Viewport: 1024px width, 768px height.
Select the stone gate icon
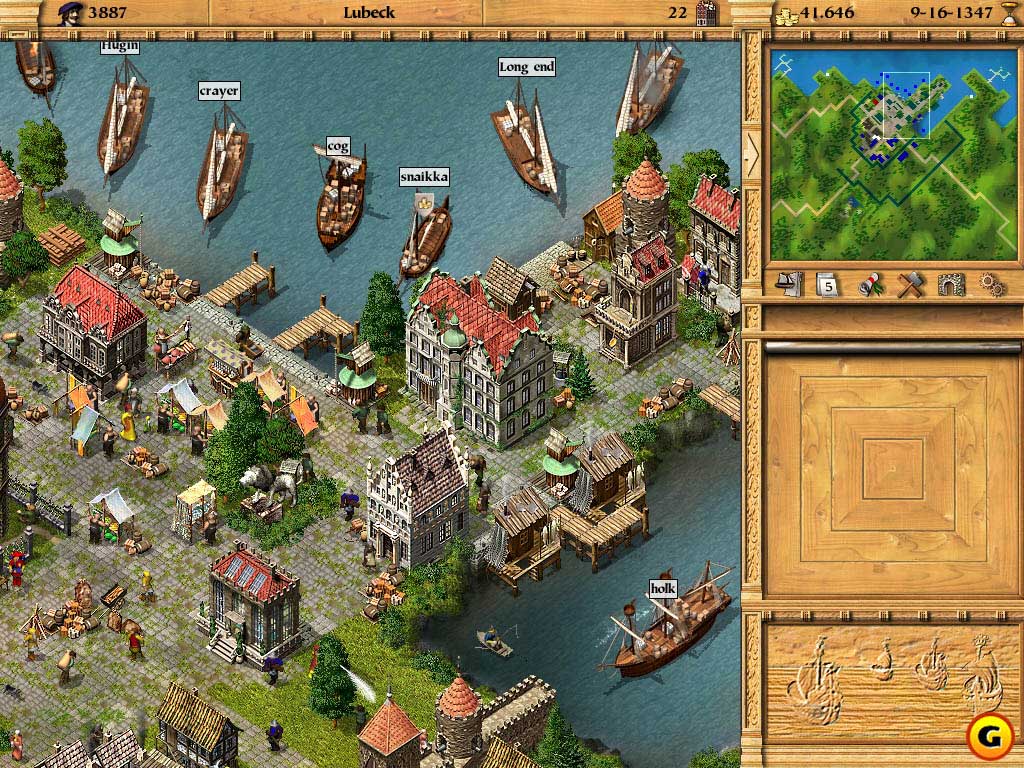(x=951, y=285)
